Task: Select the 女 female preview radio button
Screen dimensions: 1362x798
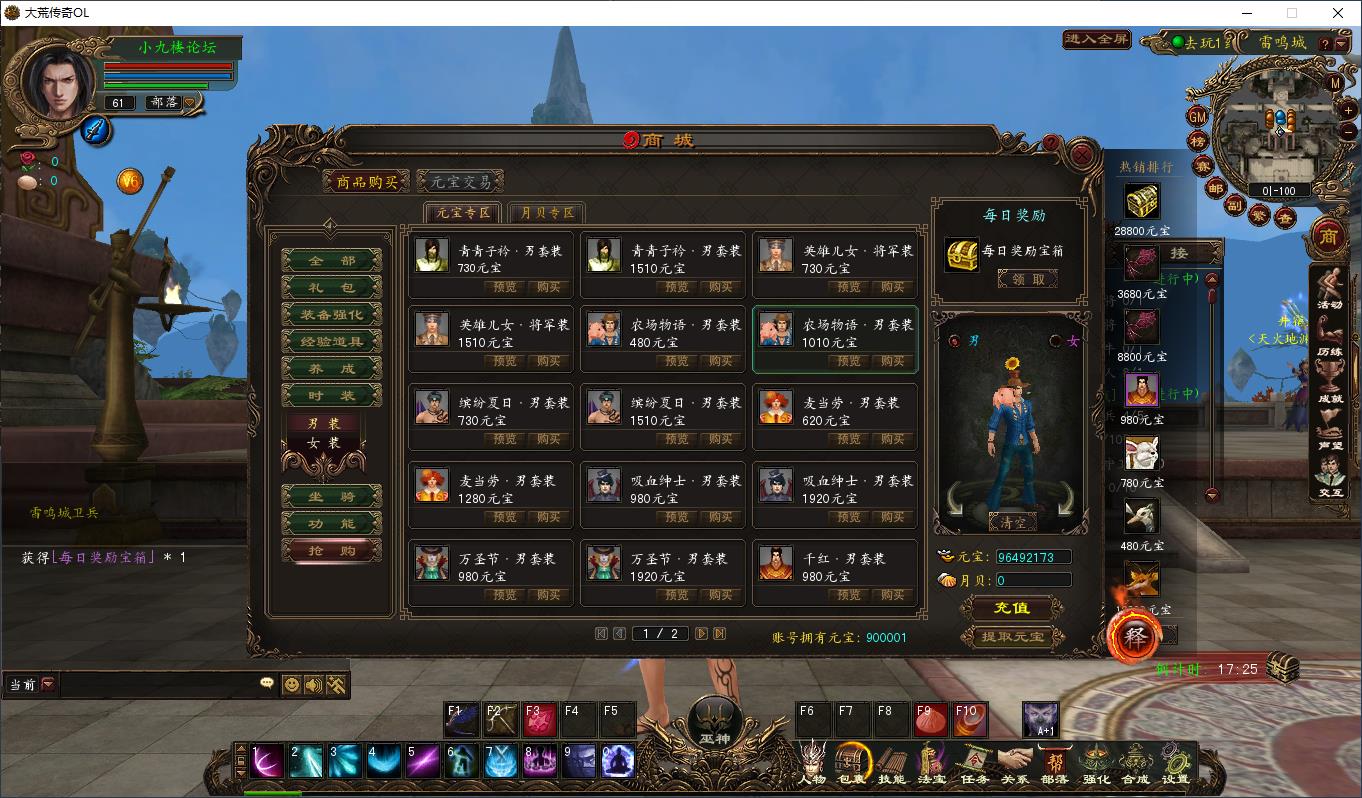Action: click(1055, 340)
